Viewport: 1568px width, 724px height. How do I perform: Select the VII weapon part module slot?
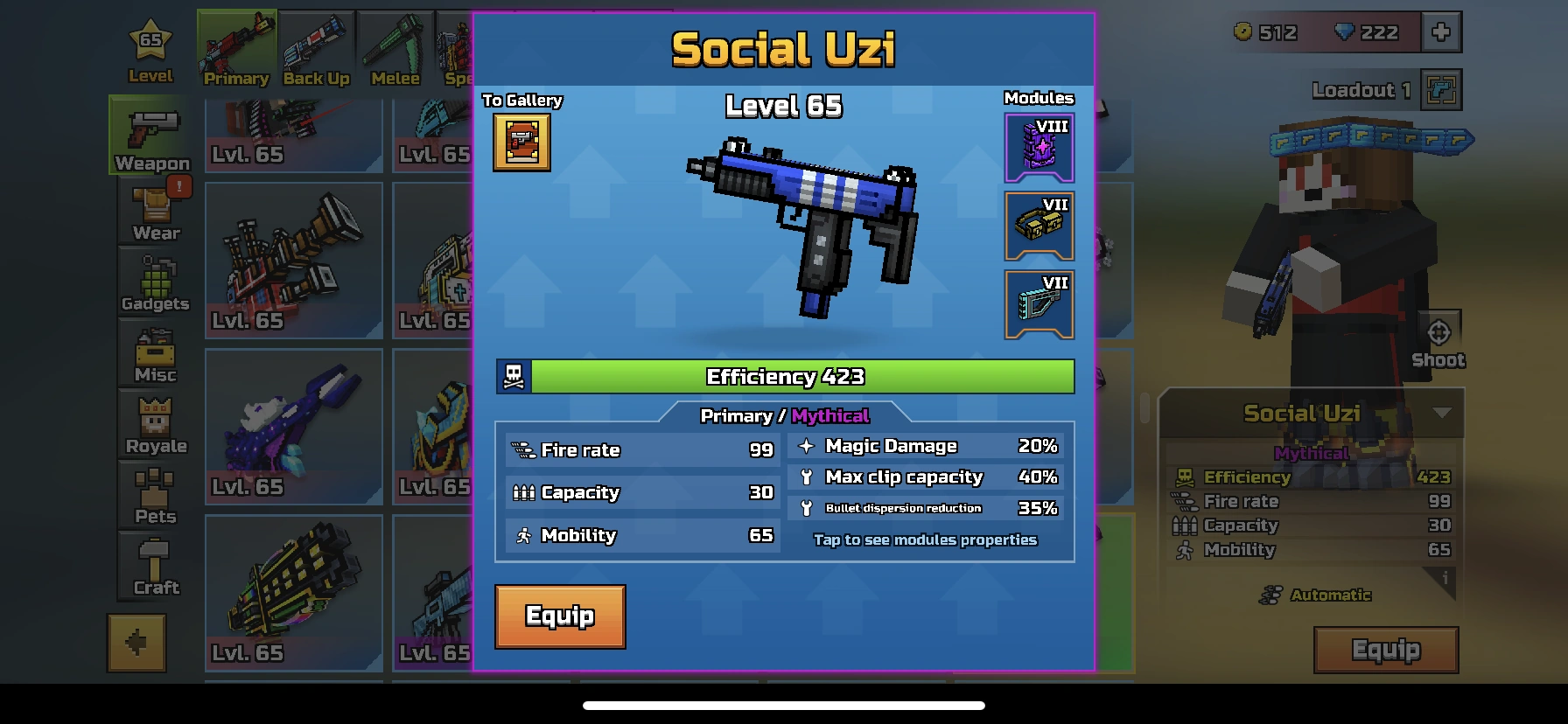1039,303
